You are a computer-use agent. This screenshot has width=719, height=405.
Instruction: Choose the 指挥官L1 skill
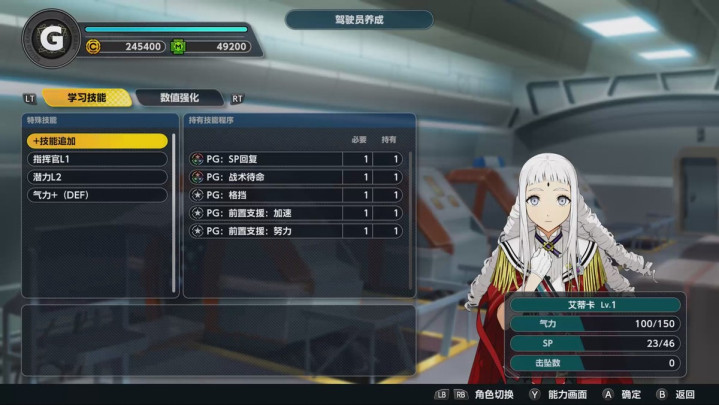(x=97, y=159)
